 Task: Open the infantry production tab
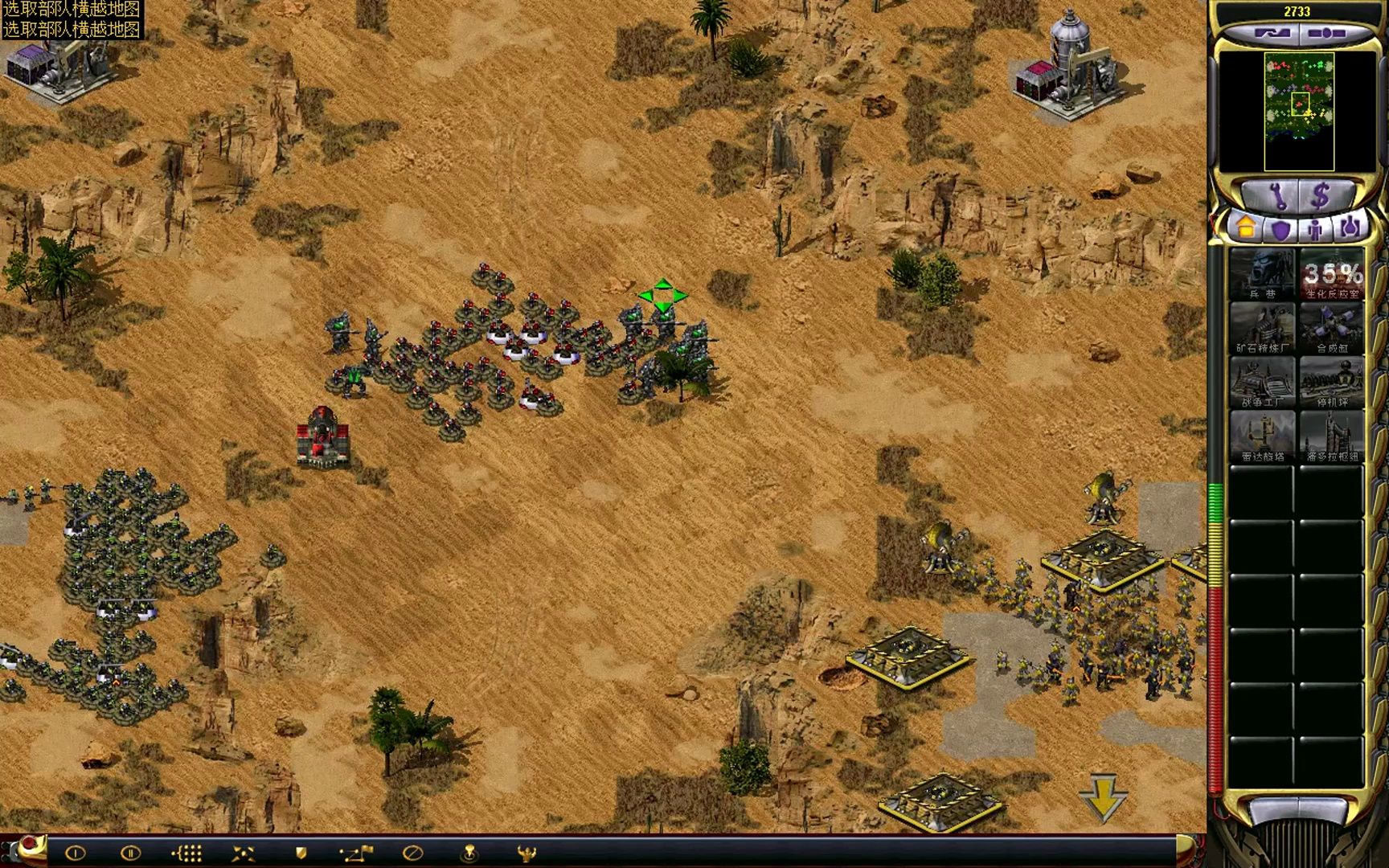pos(1315,230)
